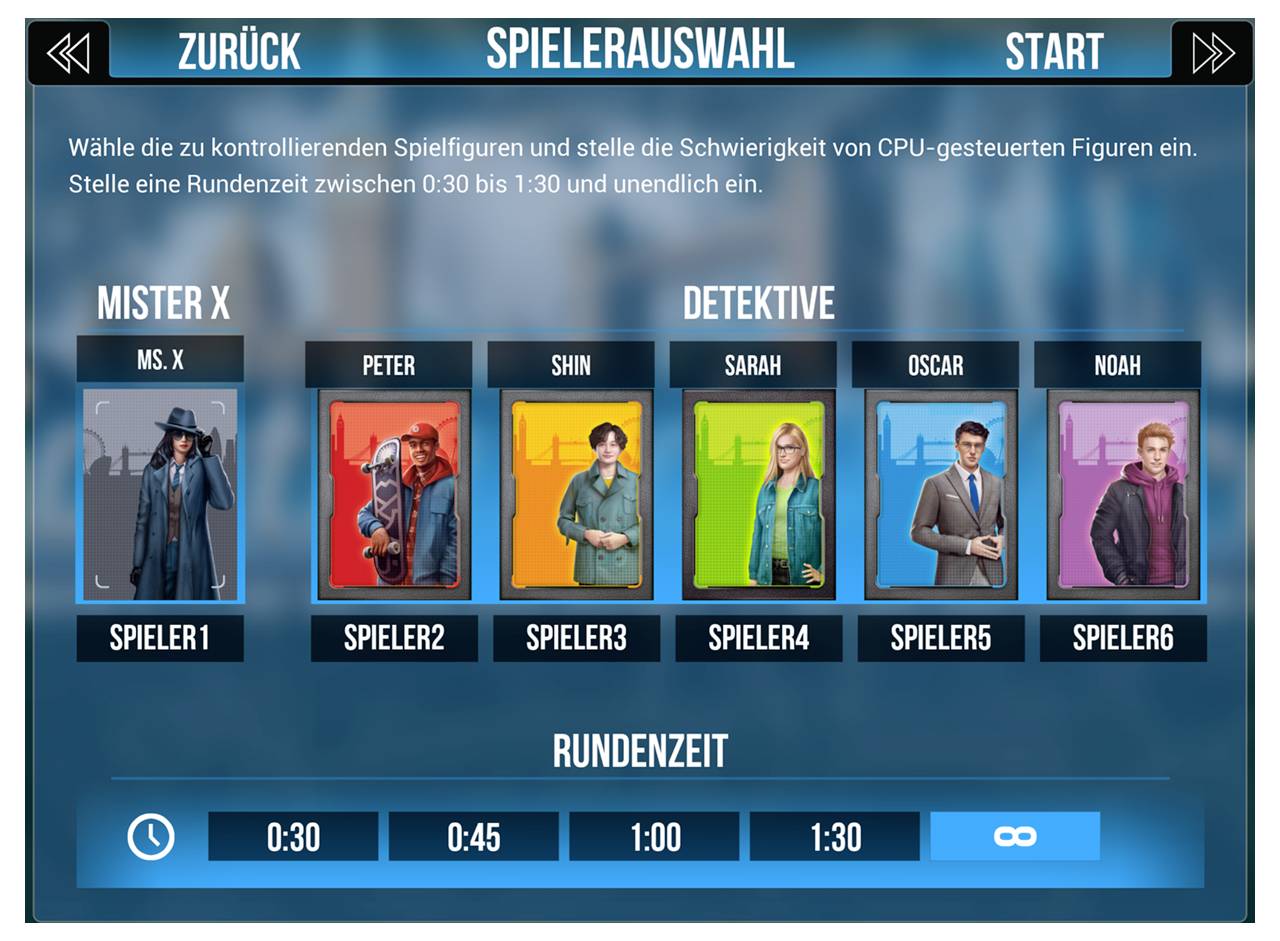1280x941 pixels.
Task: Open the Spieler 1 player assignment
Action: tap(159, 638)
